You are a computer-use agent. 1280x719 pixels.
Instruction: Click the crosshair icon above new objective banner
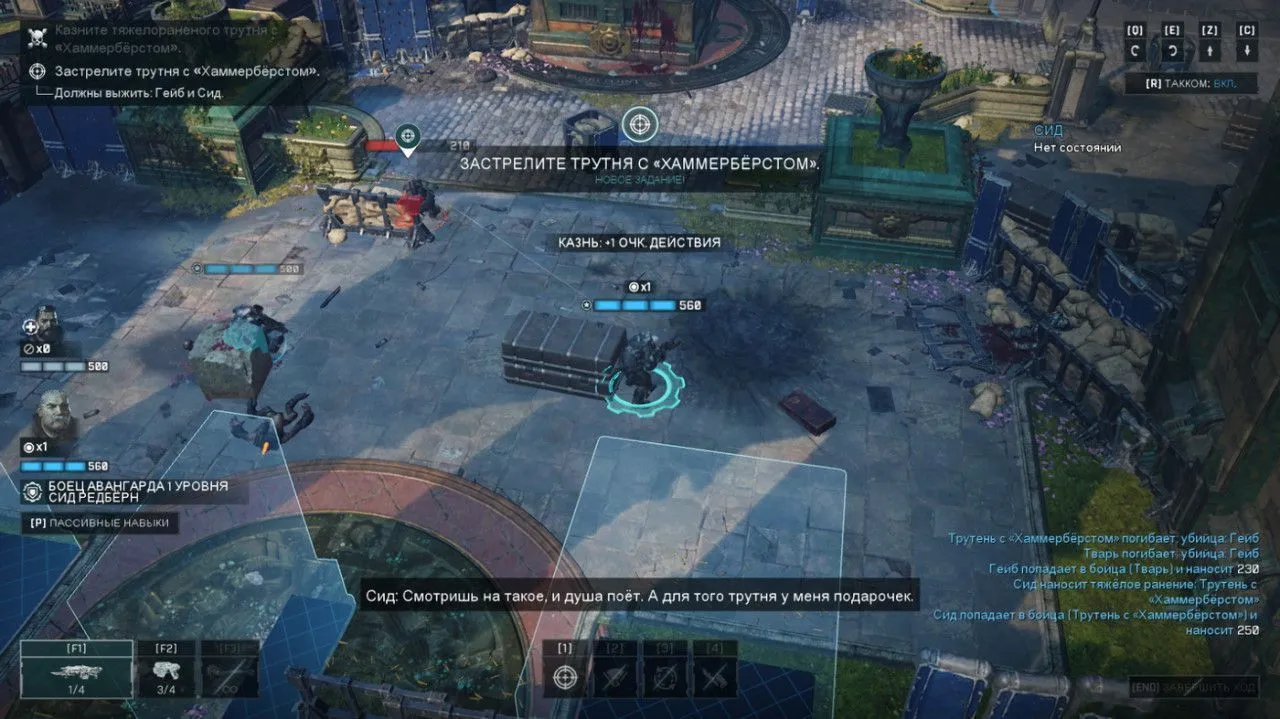click(640, 125)
